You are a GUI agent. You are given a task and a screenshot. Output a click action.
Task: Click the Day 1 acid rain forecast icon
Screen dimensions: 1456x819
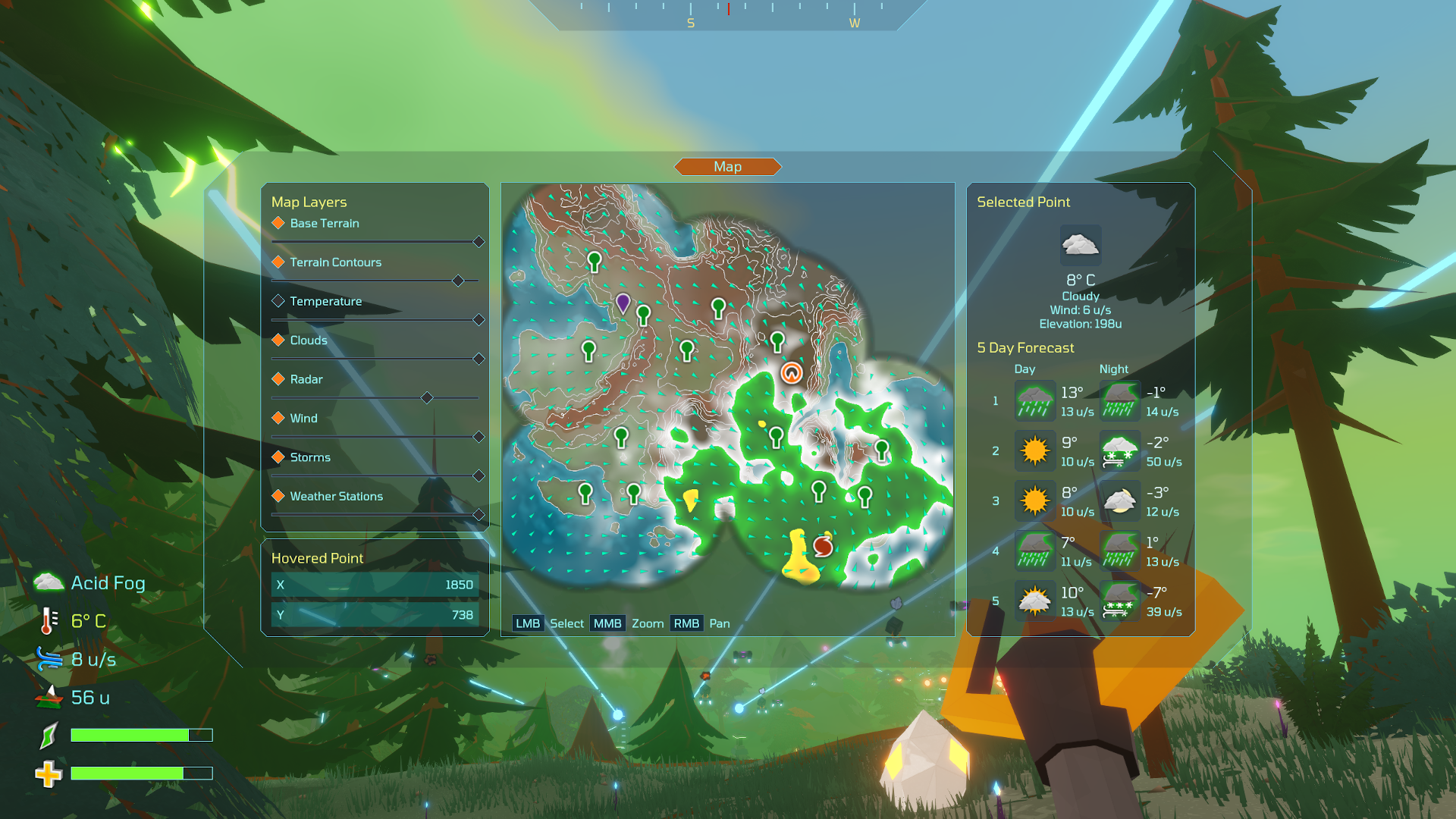(1035, 400)
